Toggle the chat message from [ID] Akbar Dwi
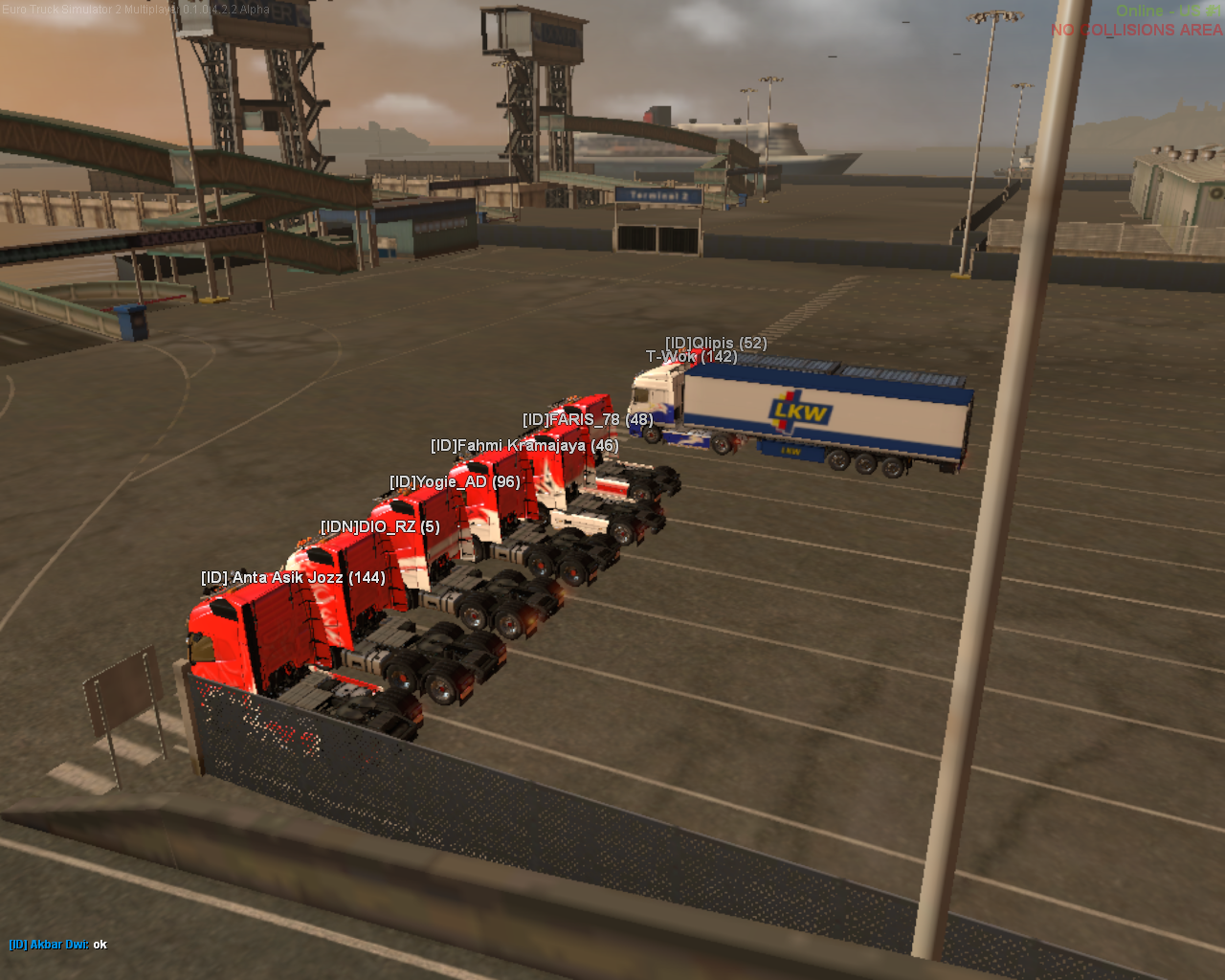The width and height of the screenshot is (1225, 980). (48, 944)
